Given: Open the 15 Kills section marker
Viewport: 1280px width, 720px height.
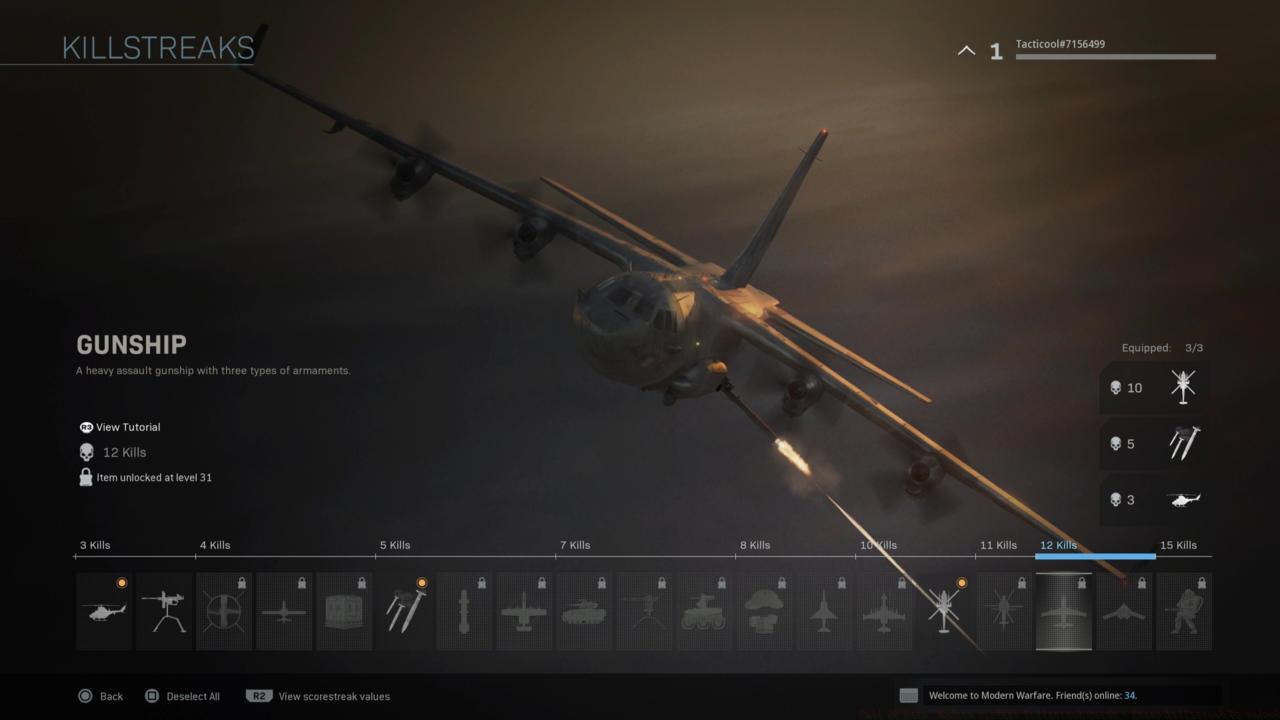Looking at the screenshot, I should pos(1179,545).
